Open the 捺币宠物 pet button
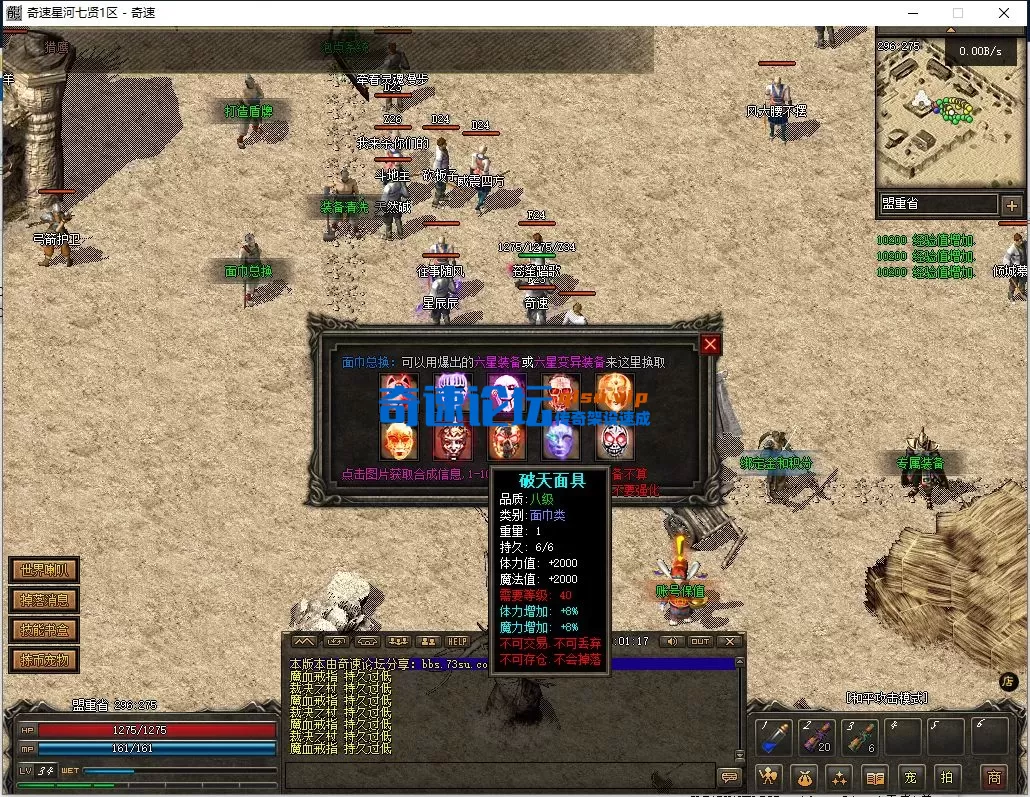 tap(44, 660)
